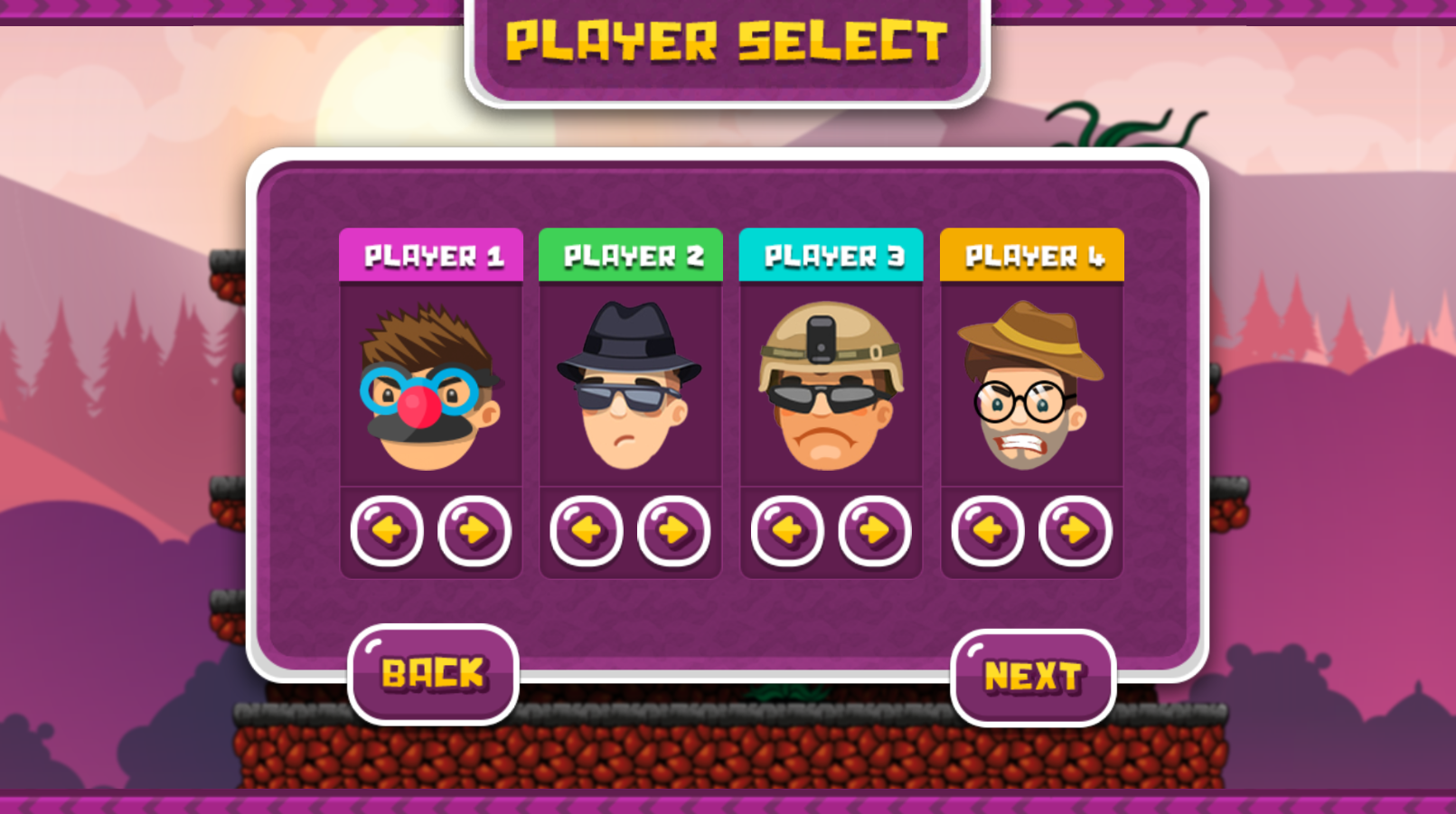
Task: Select the safari-hat character with glasses
Action: (1031, 388)
